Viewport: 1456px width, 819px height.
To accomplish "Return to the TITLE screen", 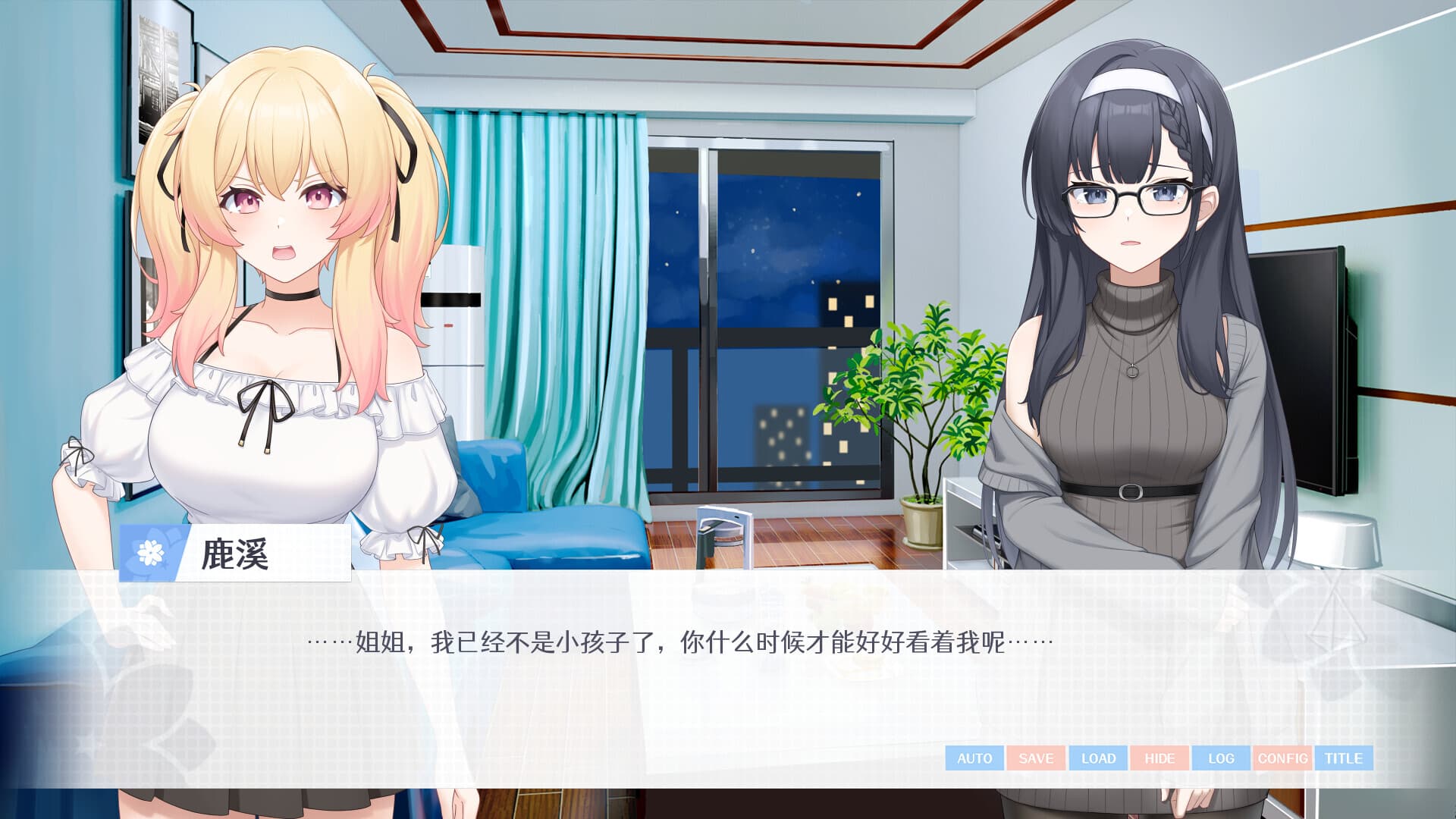I will 1345,758.
